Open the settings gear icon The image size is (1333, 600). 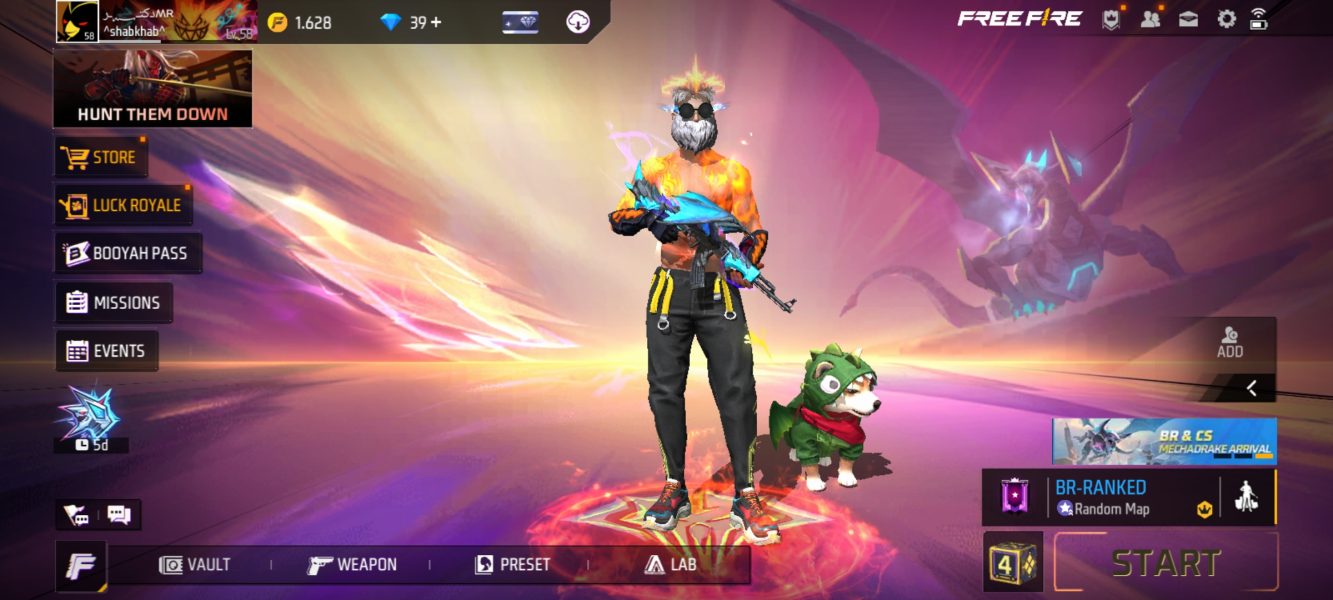[x=1226, y=19]
